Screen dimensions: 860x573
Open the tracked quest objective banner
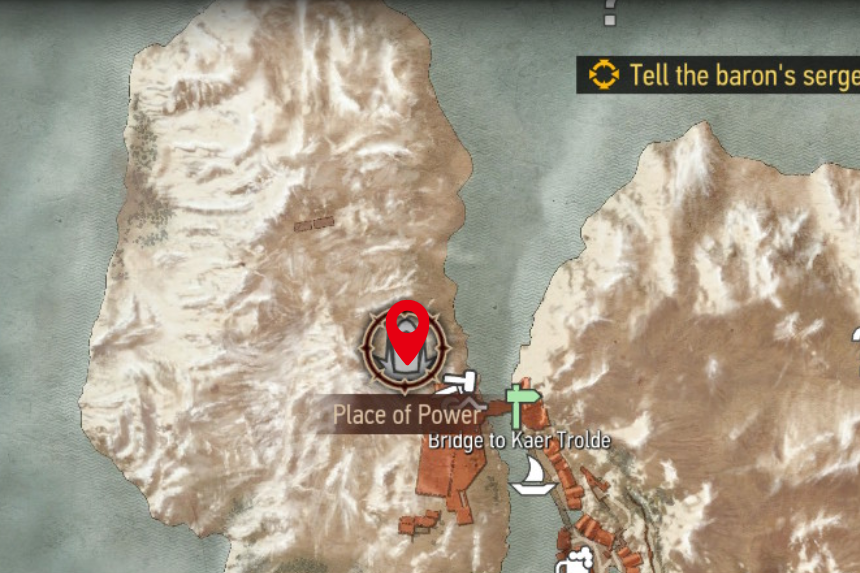click(x=720, y=75)
